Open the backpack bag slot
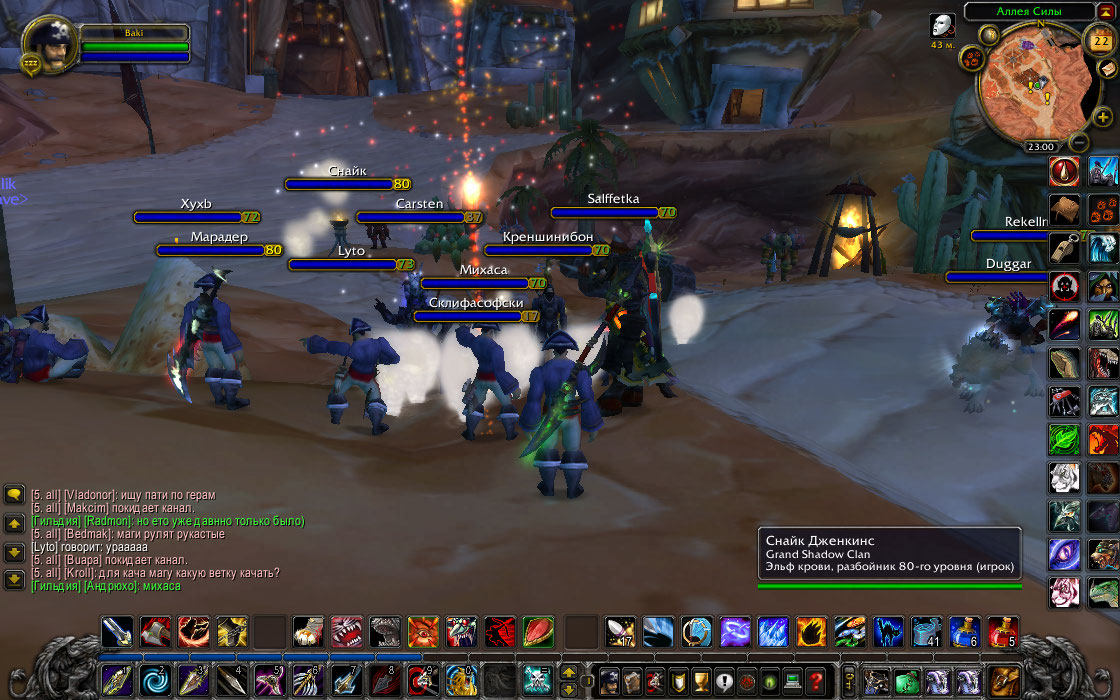Viewport: 1120px width, 700px height. tap(1003, 681)
